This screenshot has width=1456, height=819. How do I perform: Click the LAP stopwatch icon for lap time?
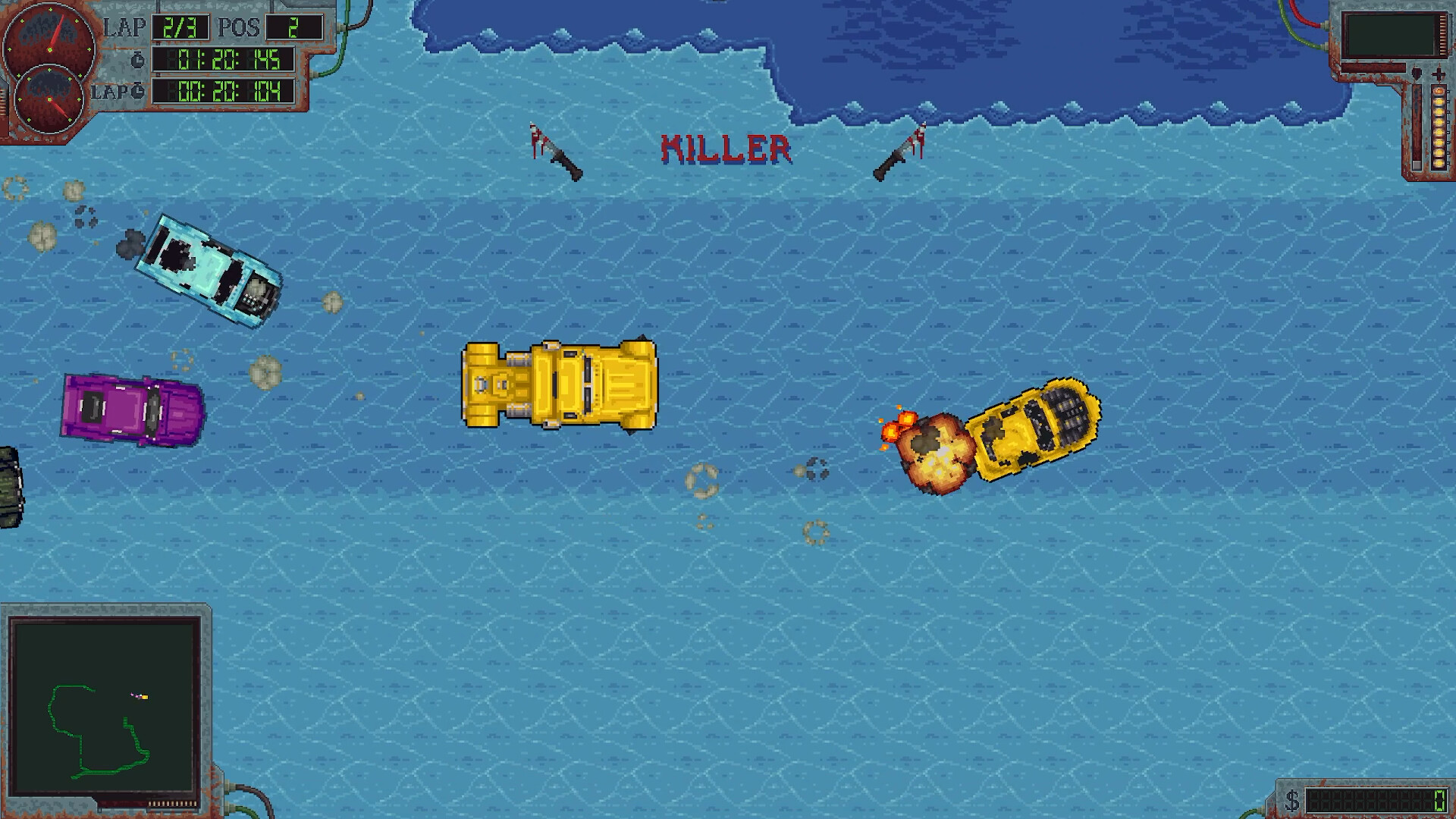137,89
